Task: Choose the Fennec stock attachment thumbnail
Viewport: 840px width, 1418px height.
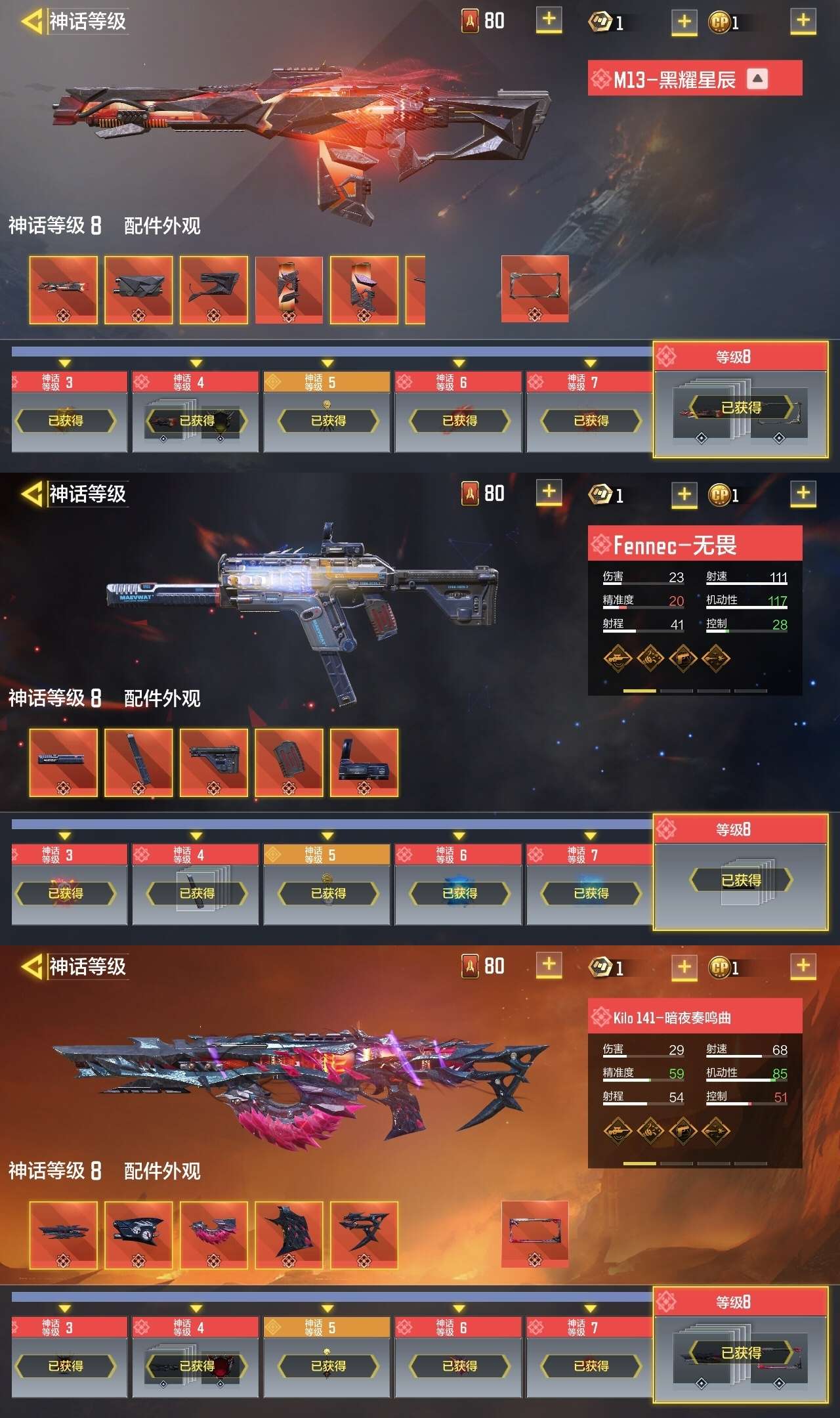Action: 213,762
